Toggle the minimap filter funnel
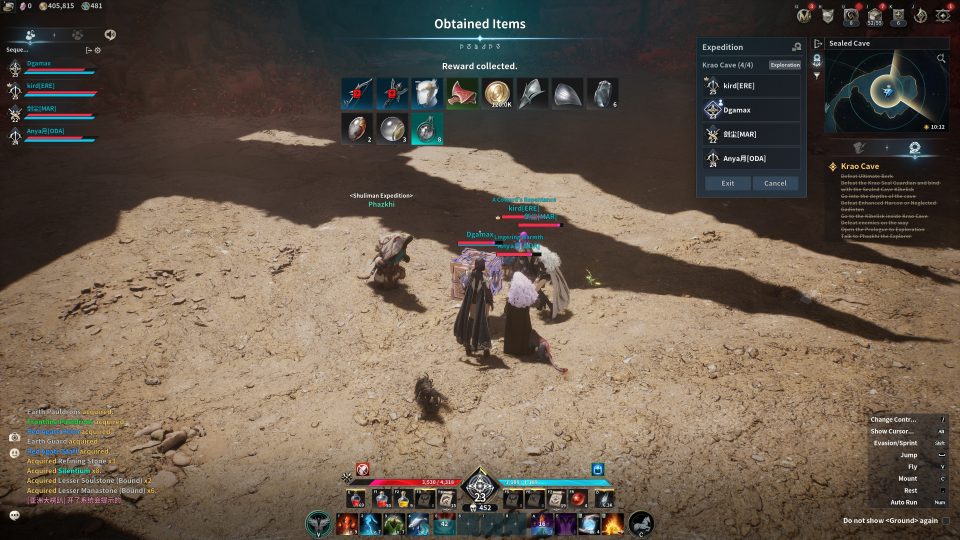The height and width of the screenshot is (540, 960). [x=816, y=75]
